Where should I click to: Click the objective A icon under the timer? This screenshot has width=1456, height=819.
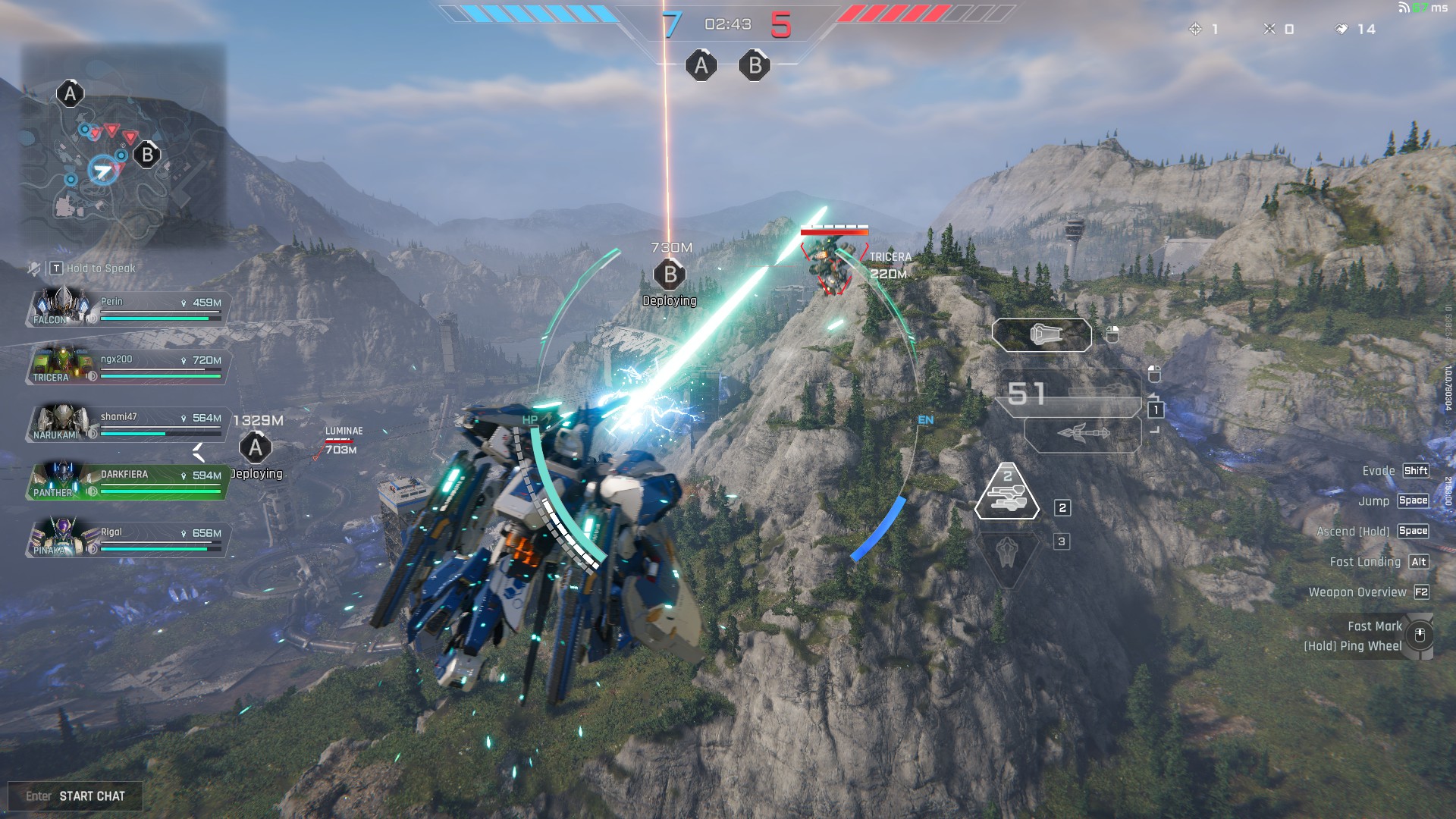pos(701,66)
